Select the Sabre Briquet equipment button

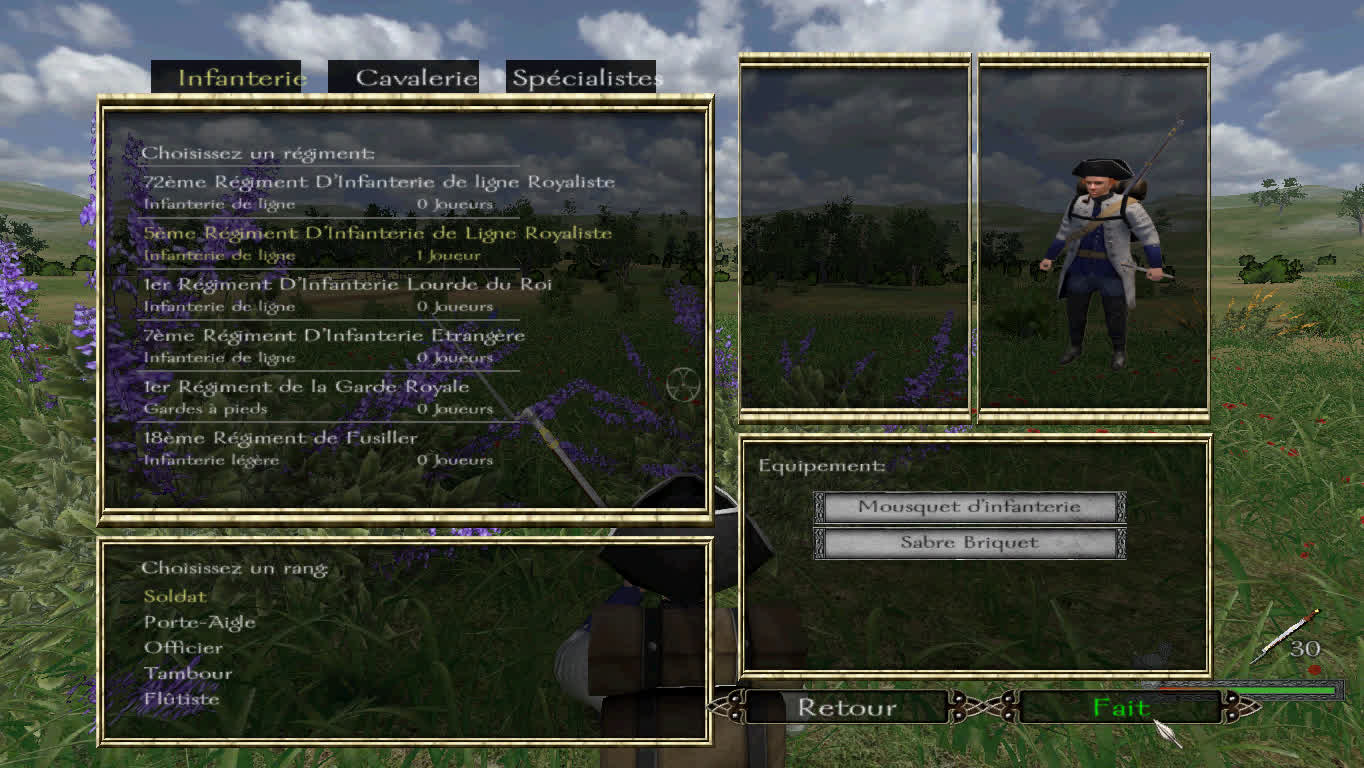(x=969, y=543)
